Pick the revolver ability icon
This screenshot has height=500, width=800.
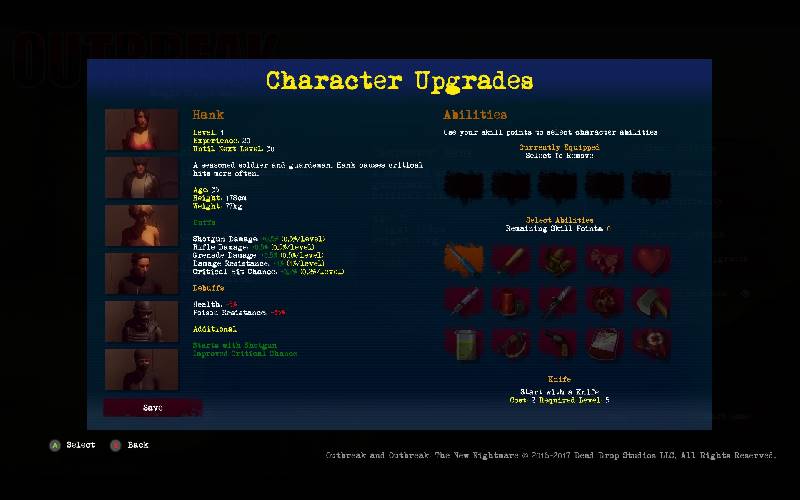558,342
